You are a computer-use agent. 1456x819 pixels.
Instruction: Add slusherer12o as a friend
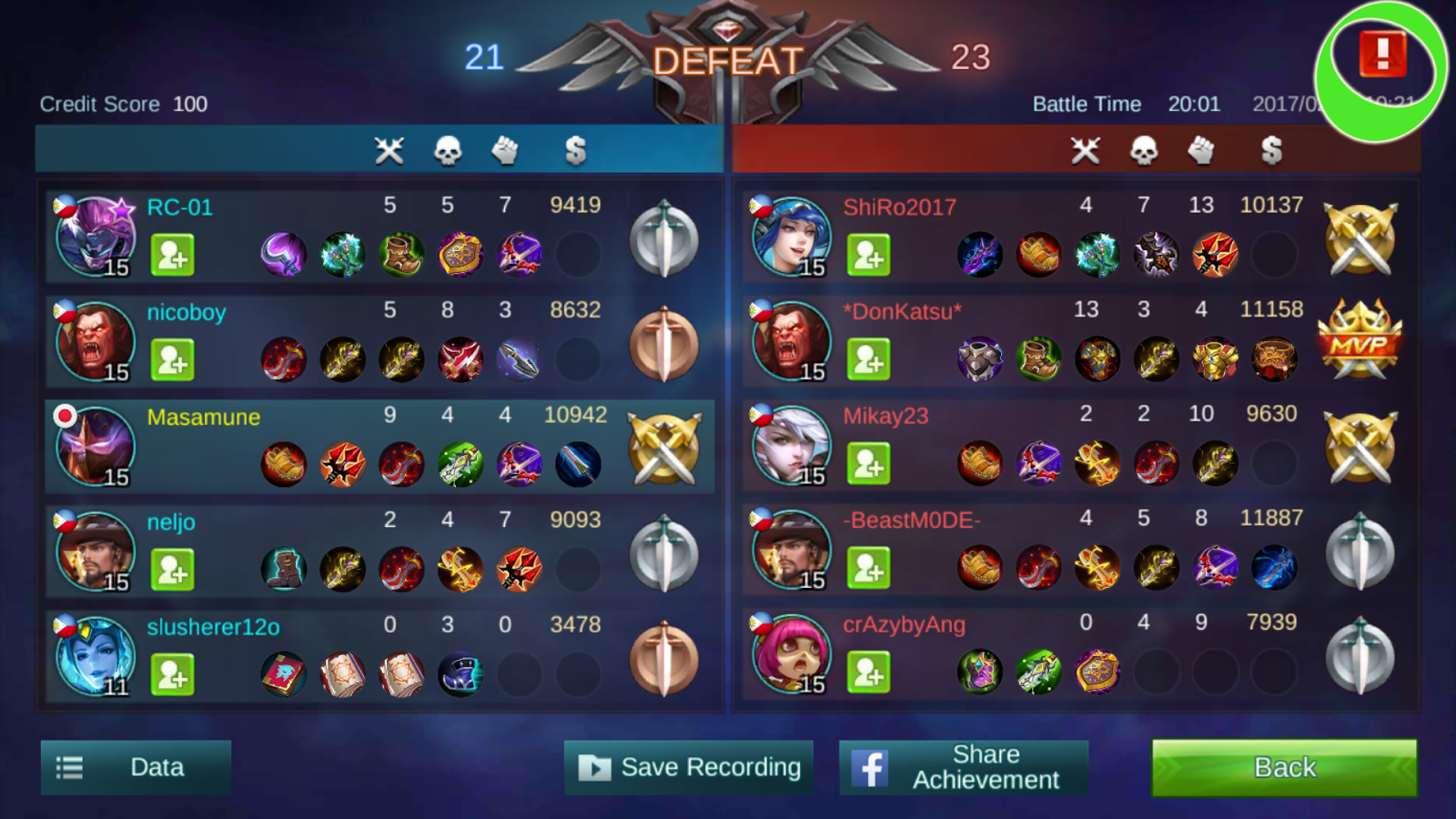click(174, 674)
